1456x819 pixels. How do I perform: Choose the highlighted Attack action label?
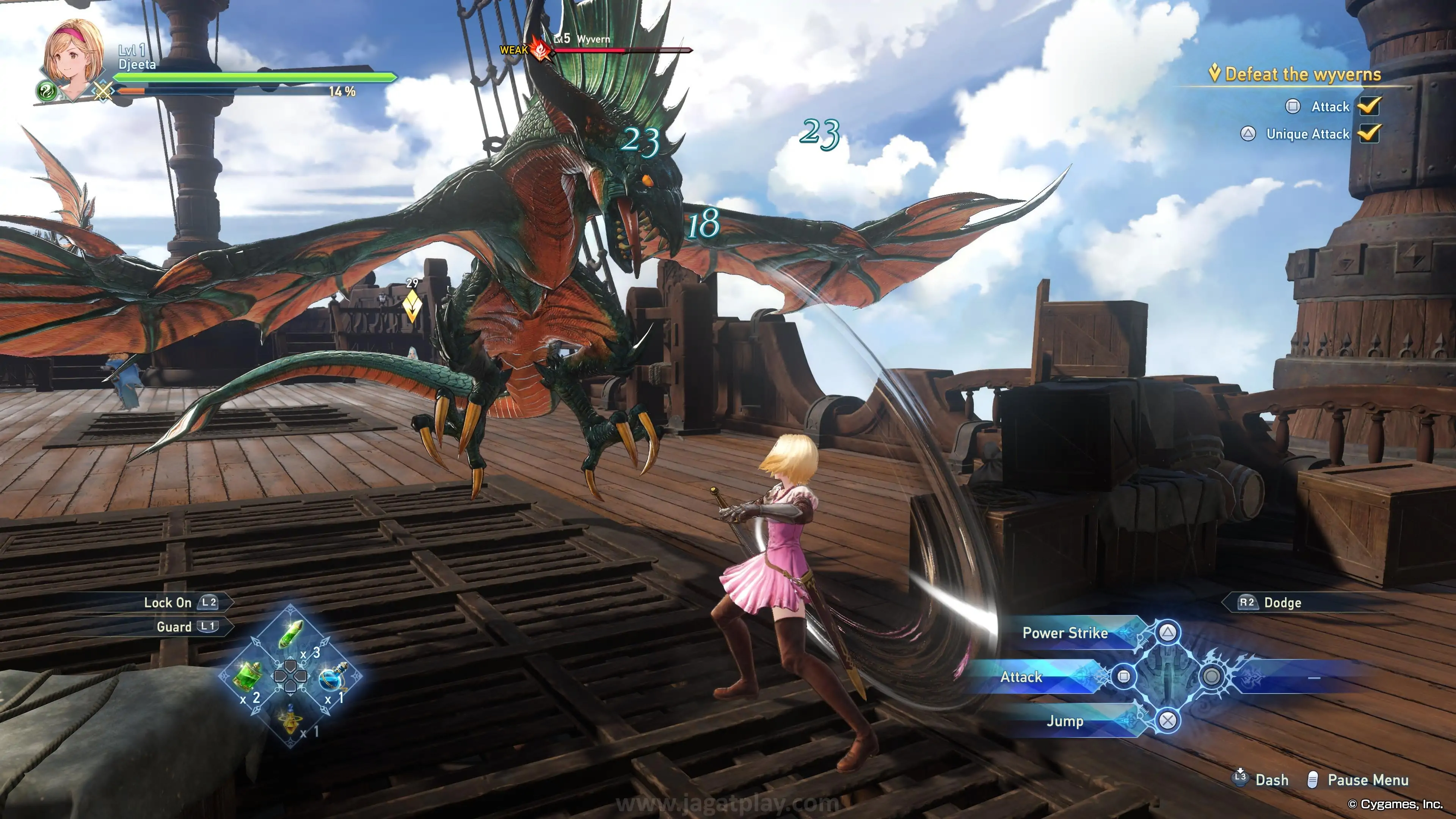pos(1021,676)
